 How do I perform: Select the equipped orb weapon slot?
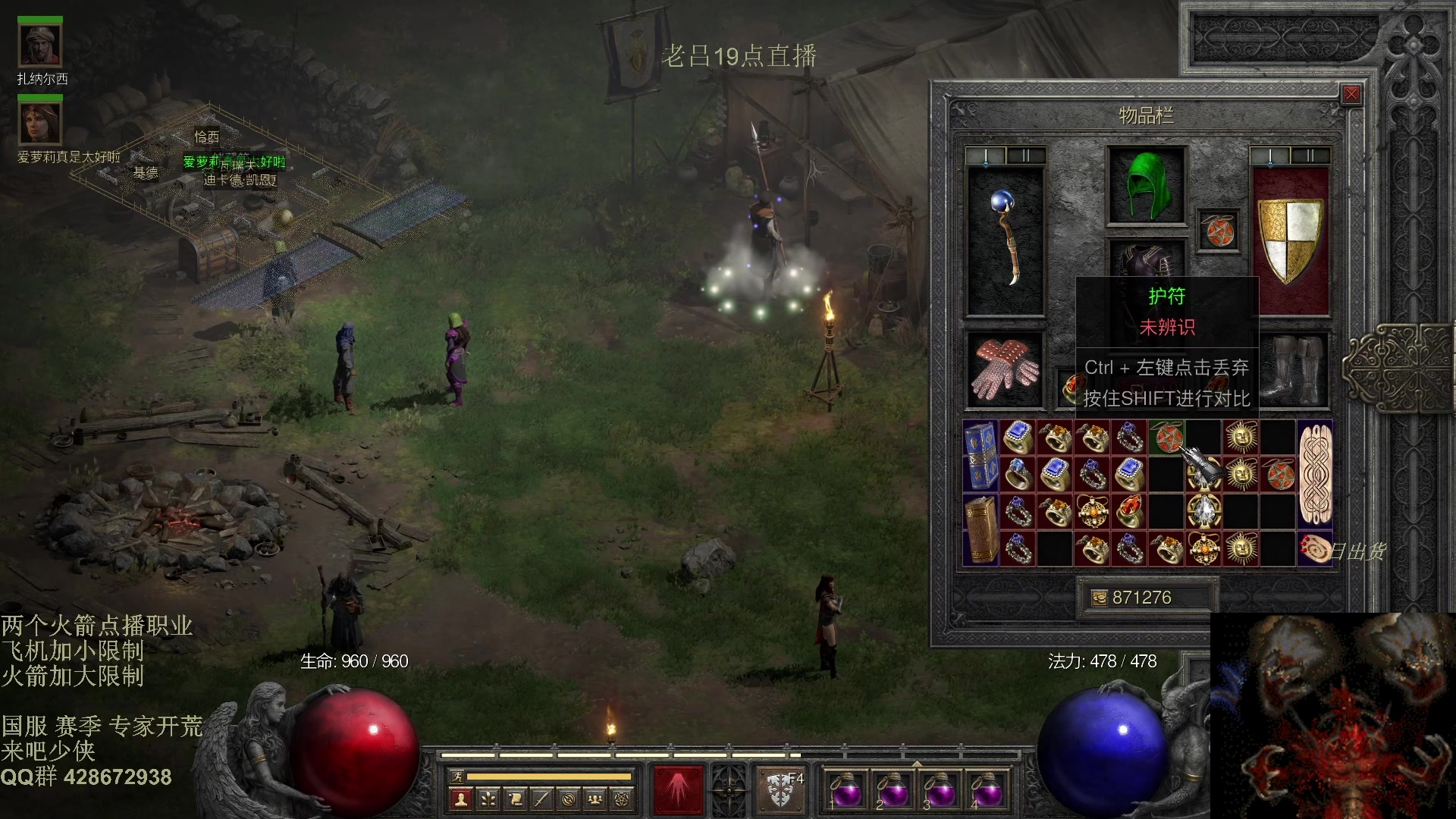[x=1006, y=240]
